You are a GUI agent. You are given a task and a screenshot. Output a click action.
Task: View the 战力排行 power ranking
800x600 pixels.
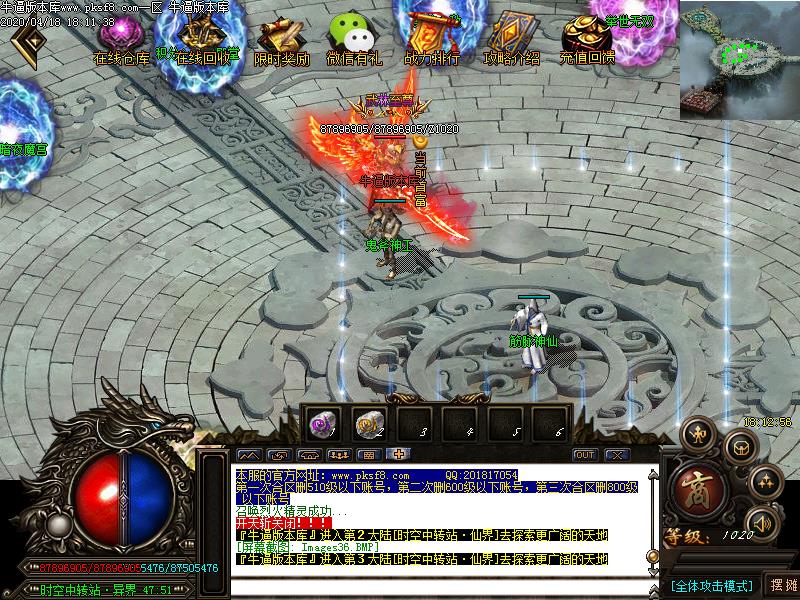432,40
